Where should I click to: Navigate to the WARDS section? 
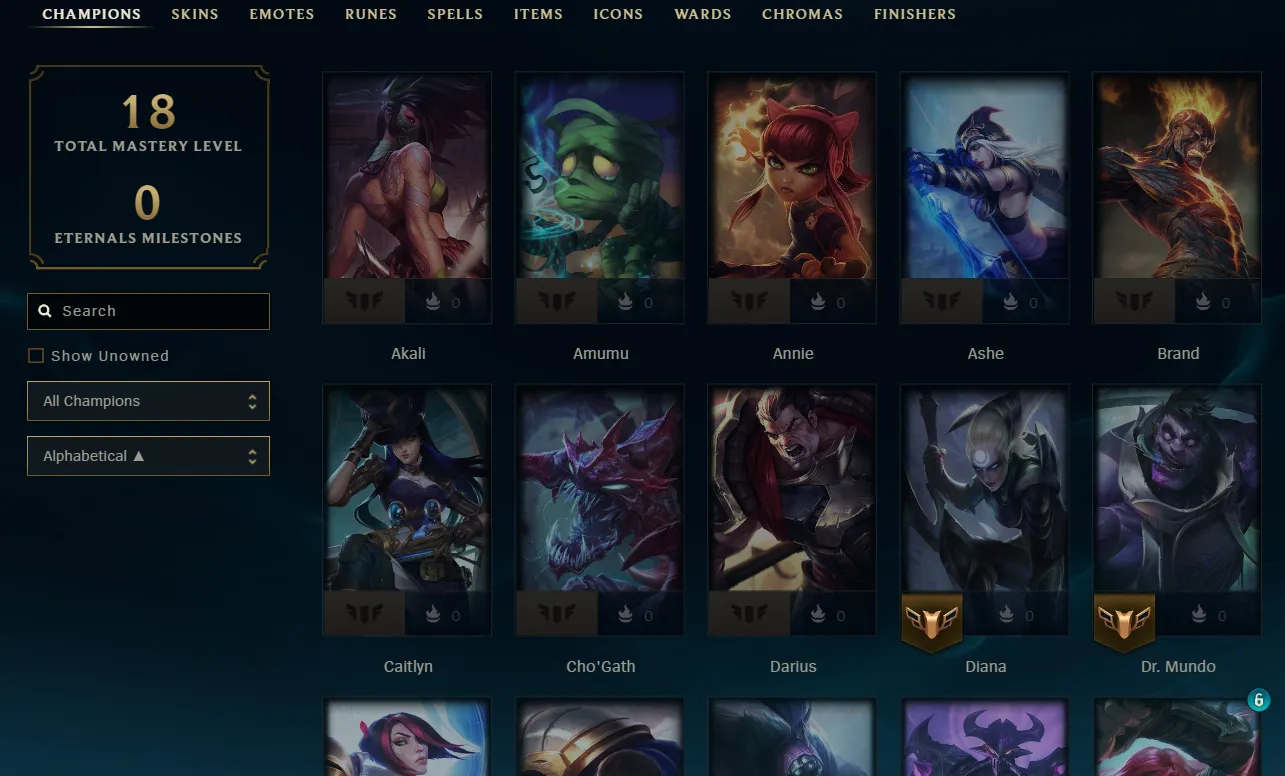pyautogui.click(x=702, y=14)
